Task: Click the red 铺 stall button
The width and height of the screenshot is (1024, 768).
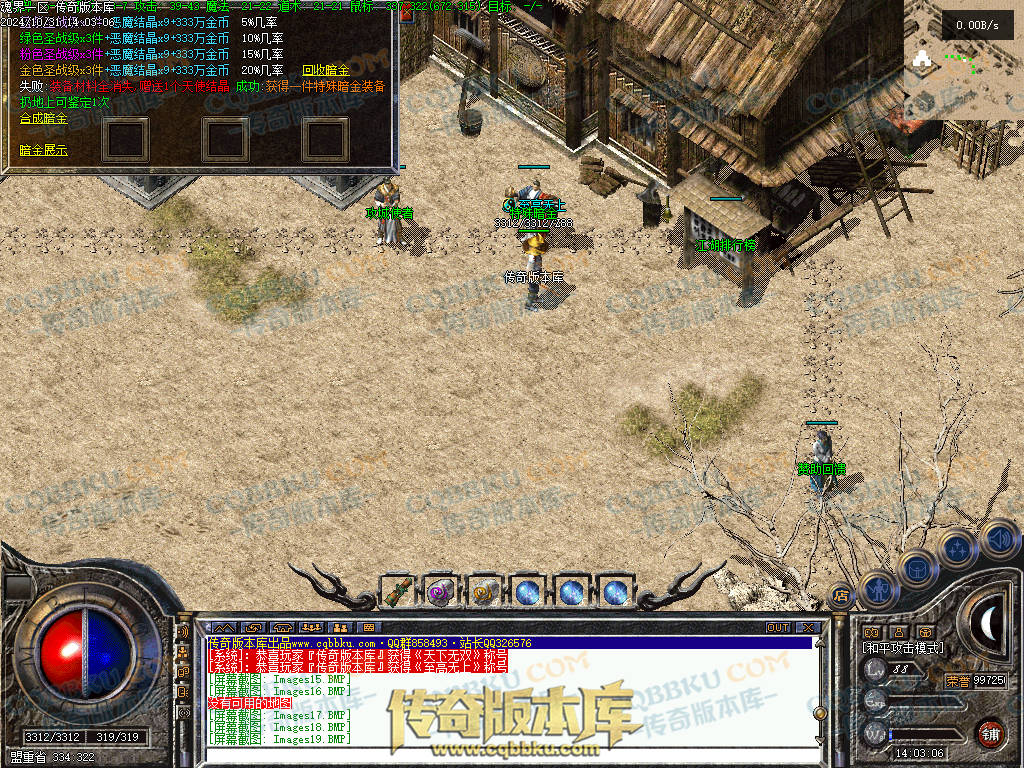Action: pyautogui.click(x=990, y=733)
